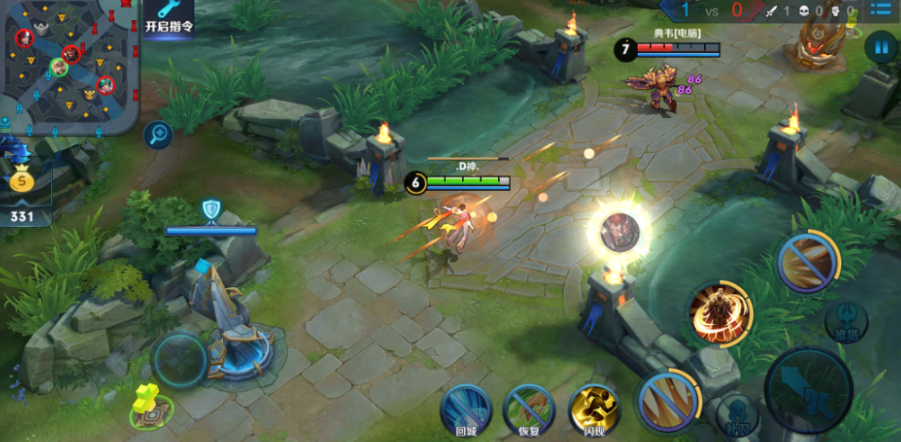Image resolution: width=901 pixels, height=442 pixels.
Task: Select the green-ringed hero marker on minimap
Action: pos(59,67)
